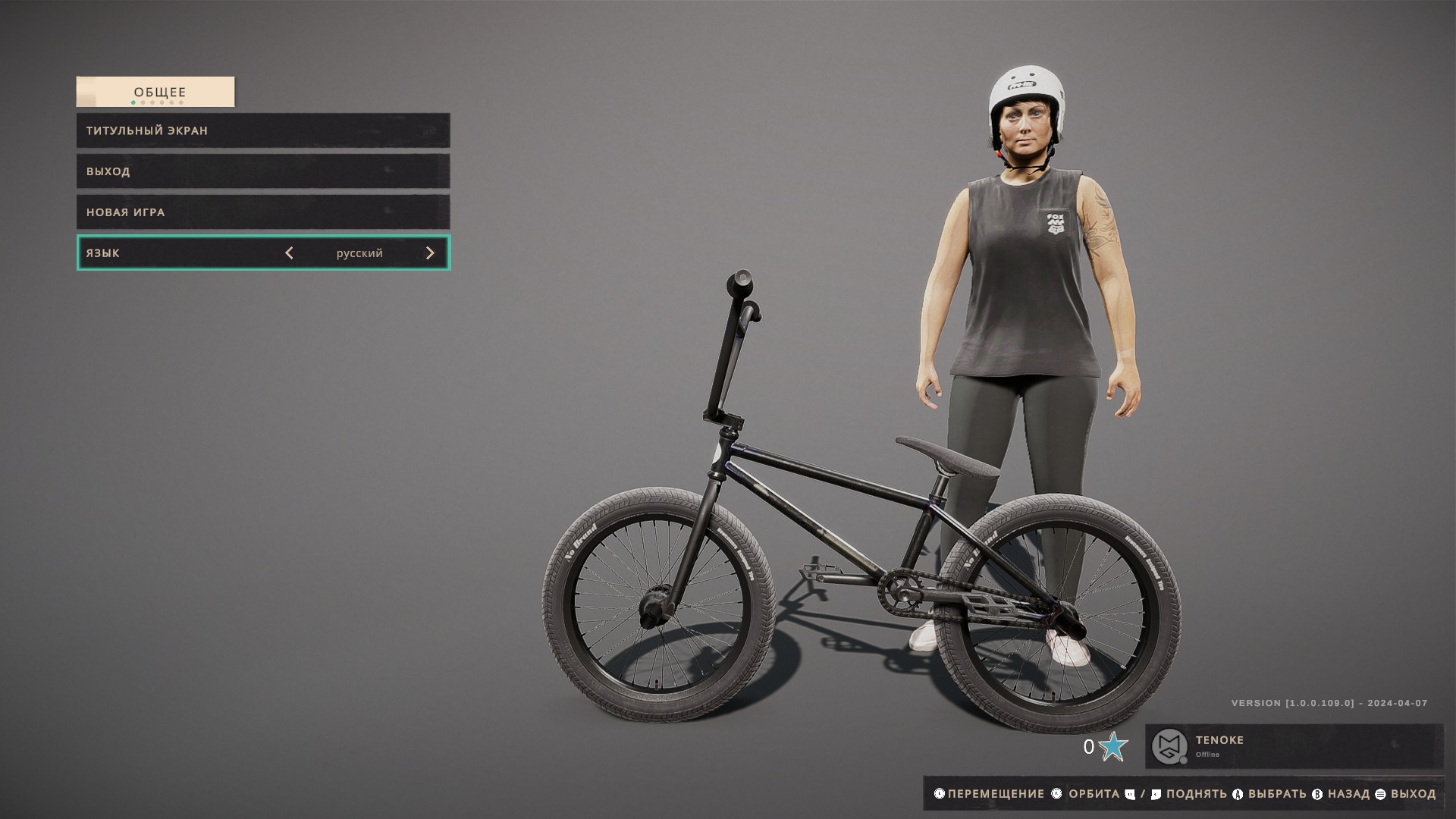This screenshot has width=1456, height=819.
Task: Open the Титульный экран menu entry
Action: point(262,130)
